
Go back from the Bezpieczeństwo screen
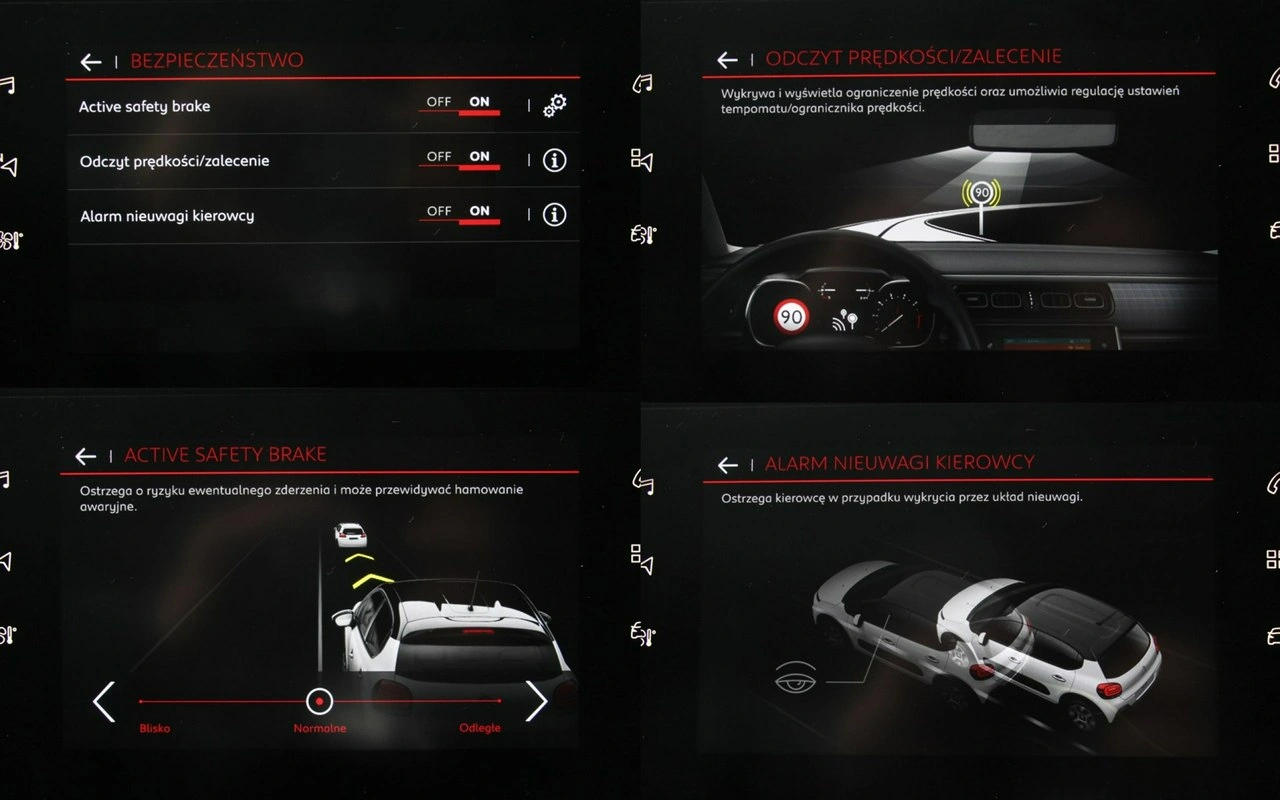pyautogui.click(x=91, y=62)
